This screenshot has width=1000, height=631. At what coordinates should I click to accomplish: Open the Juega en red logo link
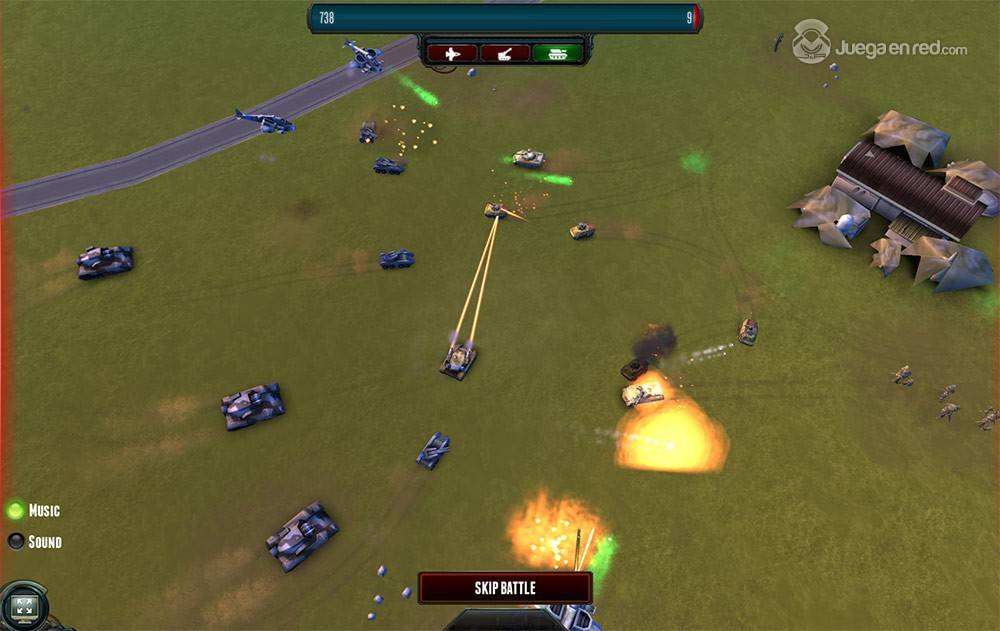(880, 44)
